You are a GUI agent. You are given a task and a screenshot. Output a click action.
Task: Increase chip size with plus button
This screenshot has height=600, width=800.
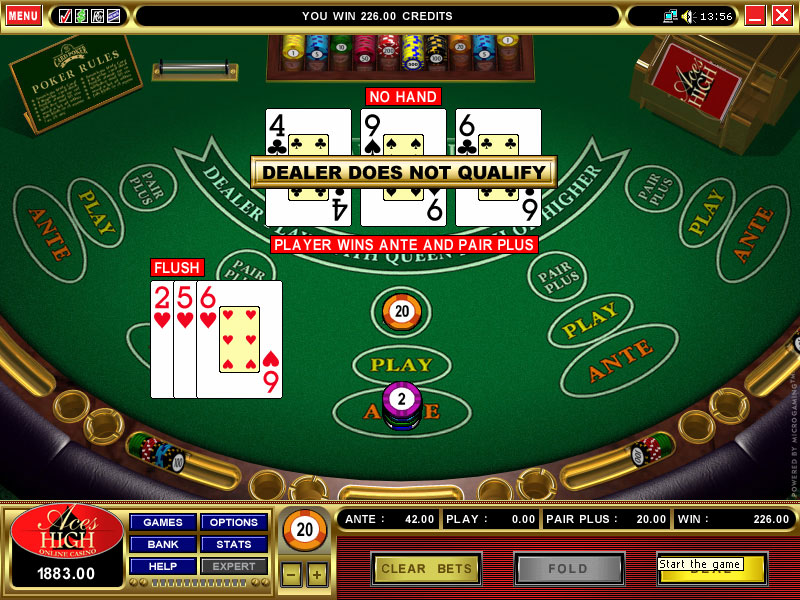coord(316,574)
